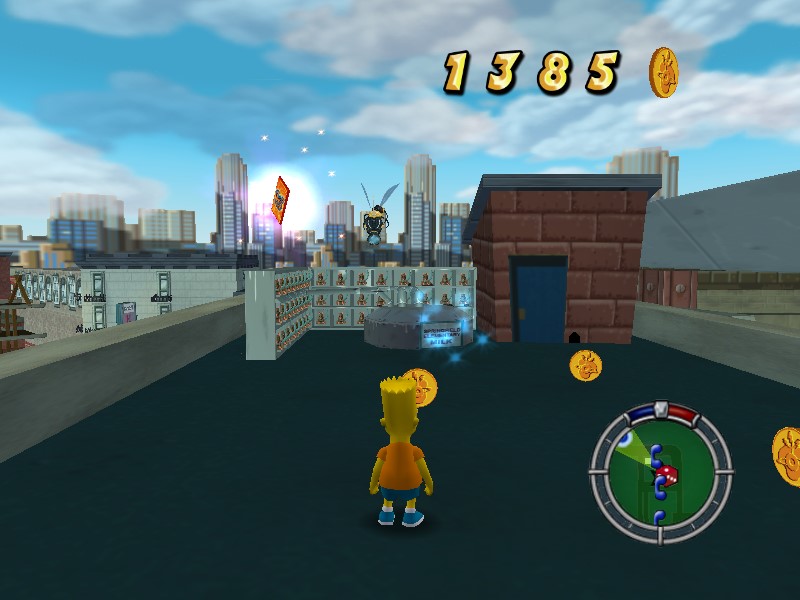
Task: Click the coin icon beside the counter
Action: [x=664, y=72]
